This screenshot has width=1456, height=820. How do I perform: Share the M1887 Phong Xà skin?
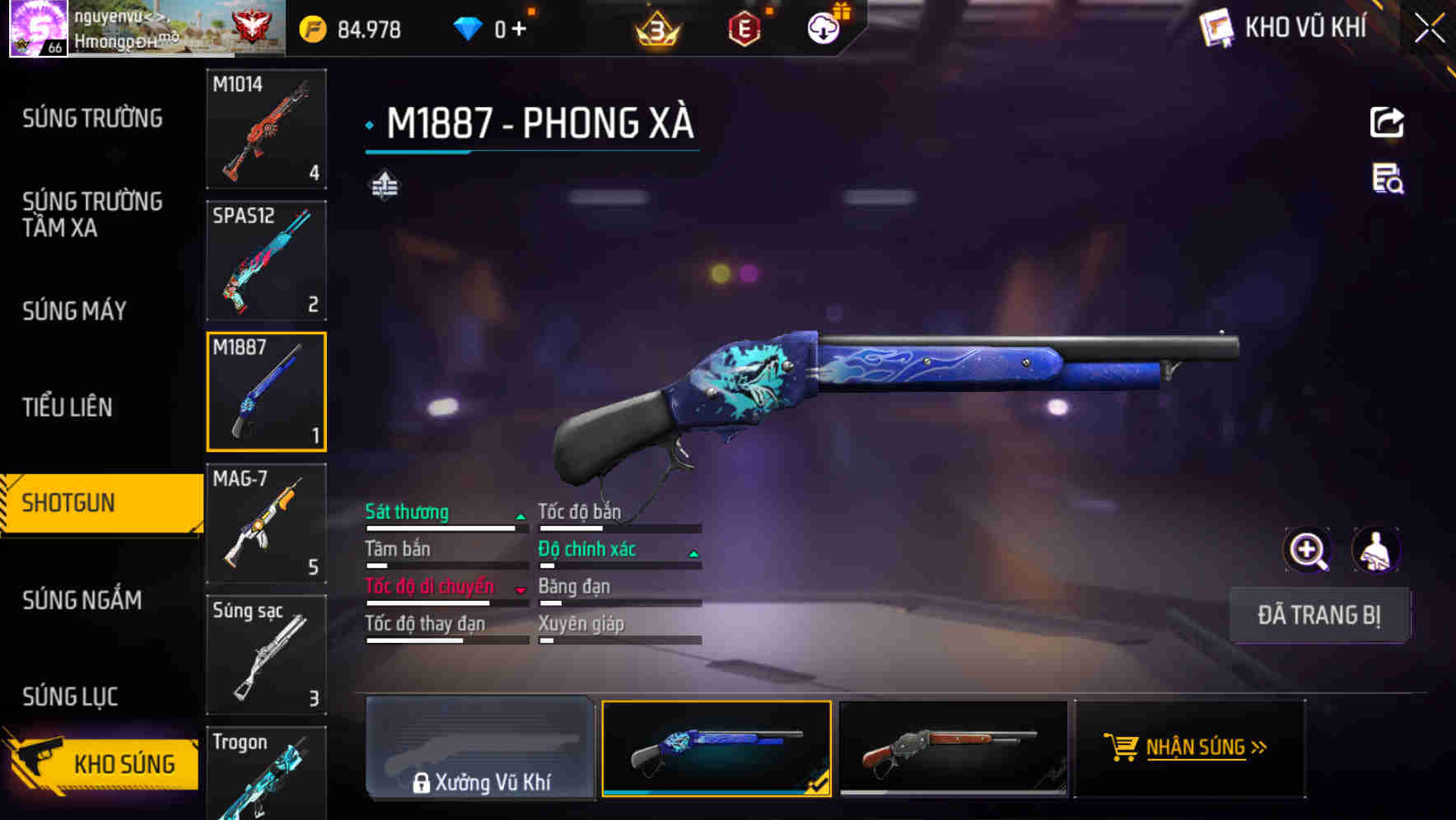(1388, 122)
